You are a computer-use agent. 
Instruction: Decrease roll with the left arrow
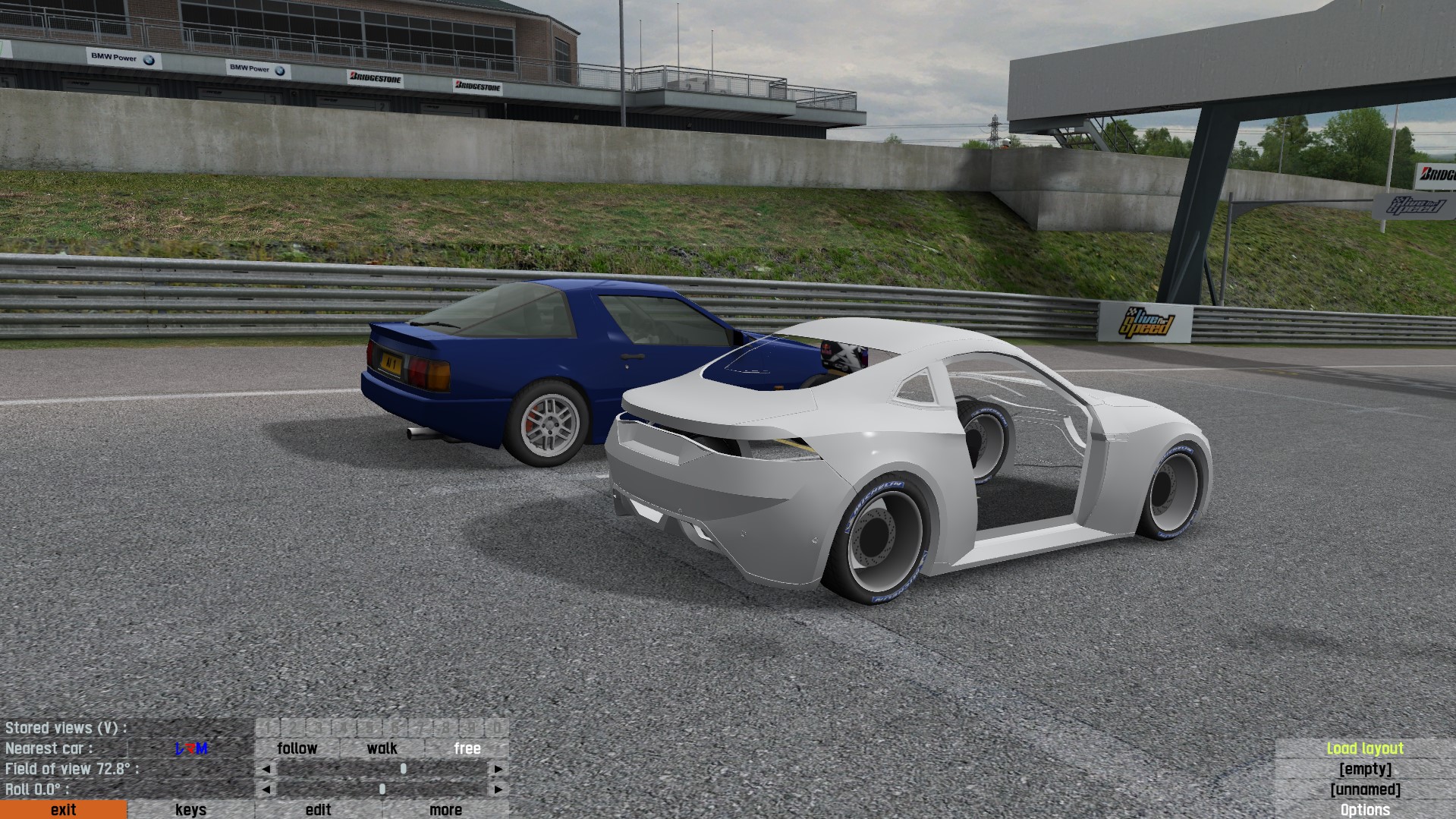(266, 789)
